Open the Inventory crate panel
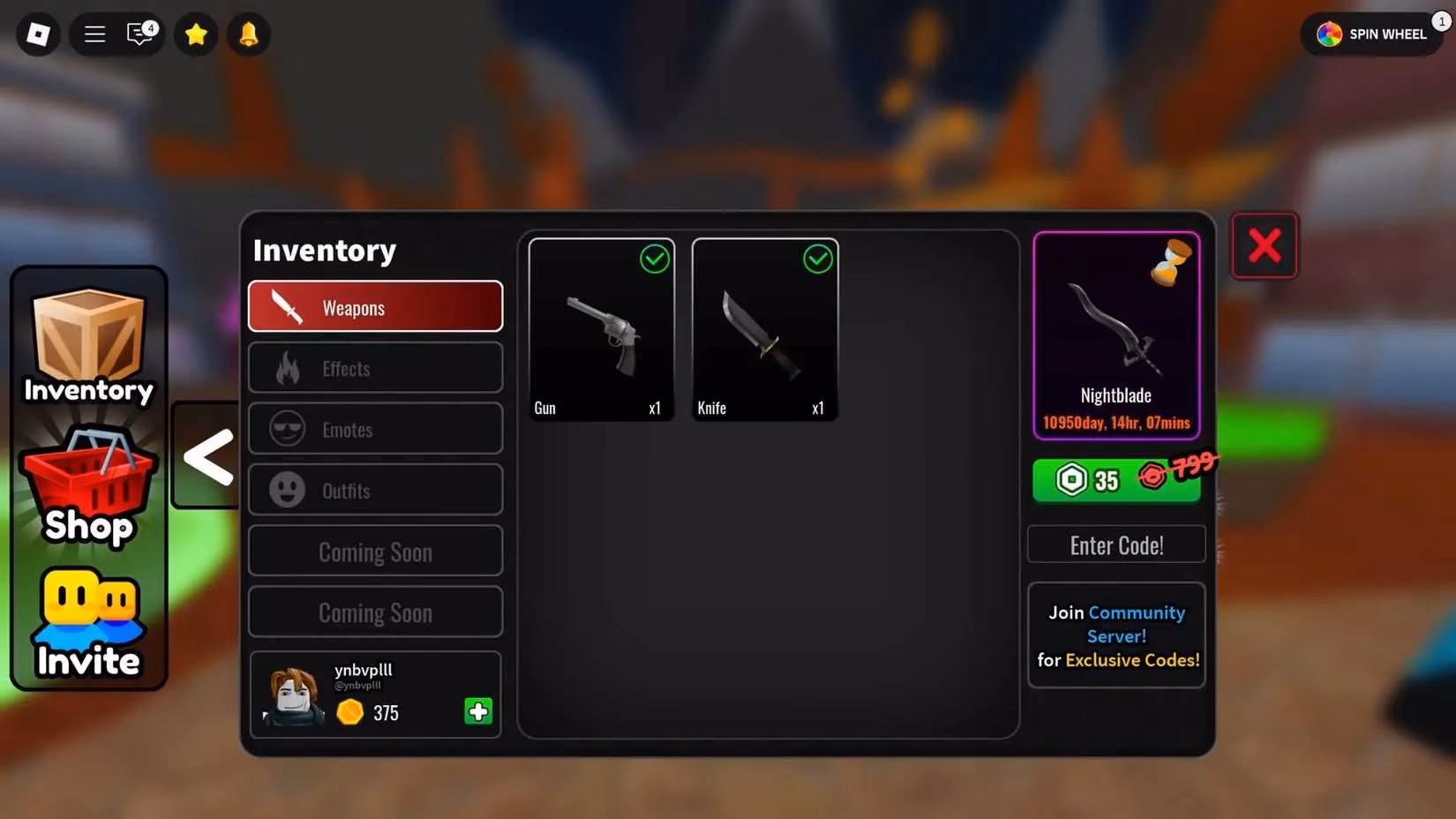This screenshot has height=819, width=1456. point(88,344)
